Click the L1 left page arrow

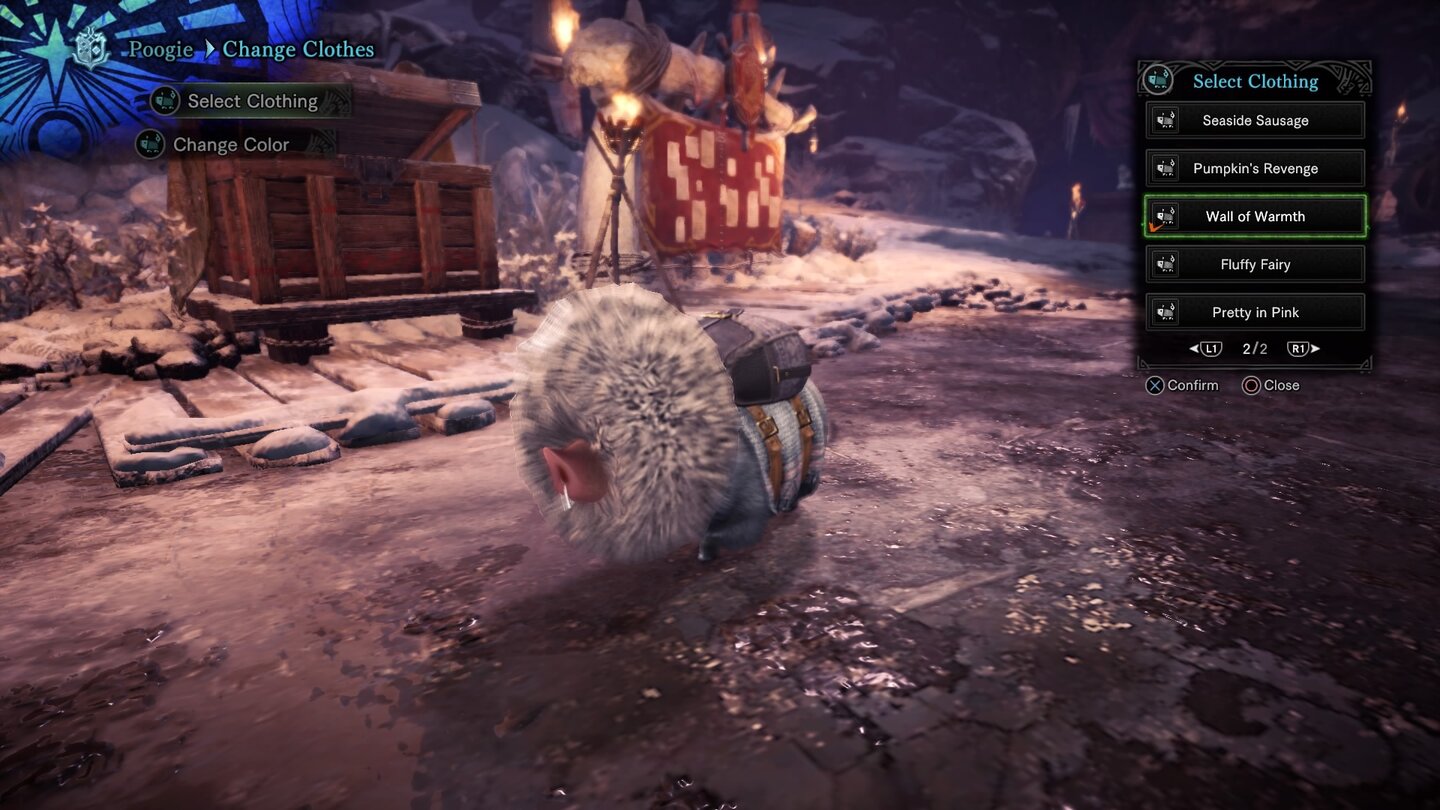[1208, 348]
